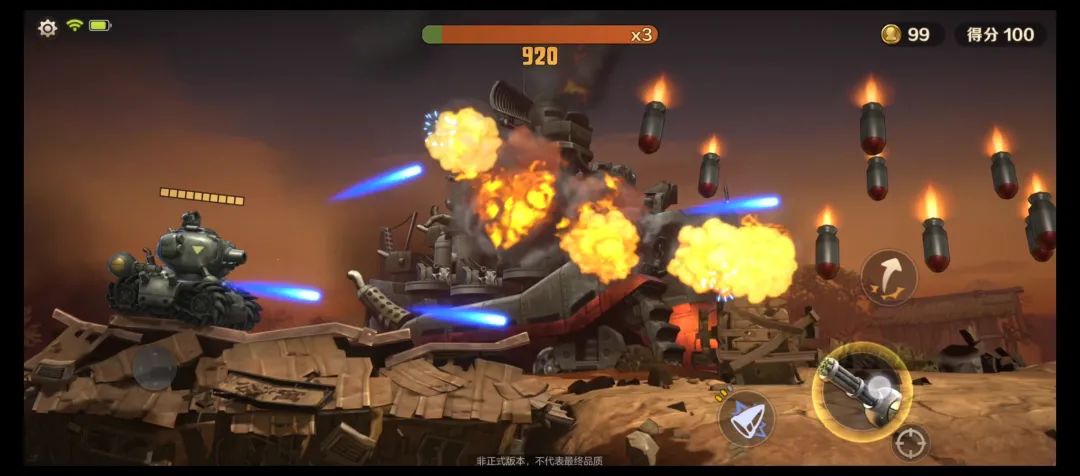Tap the virtual movement joystick

point(155,368)
